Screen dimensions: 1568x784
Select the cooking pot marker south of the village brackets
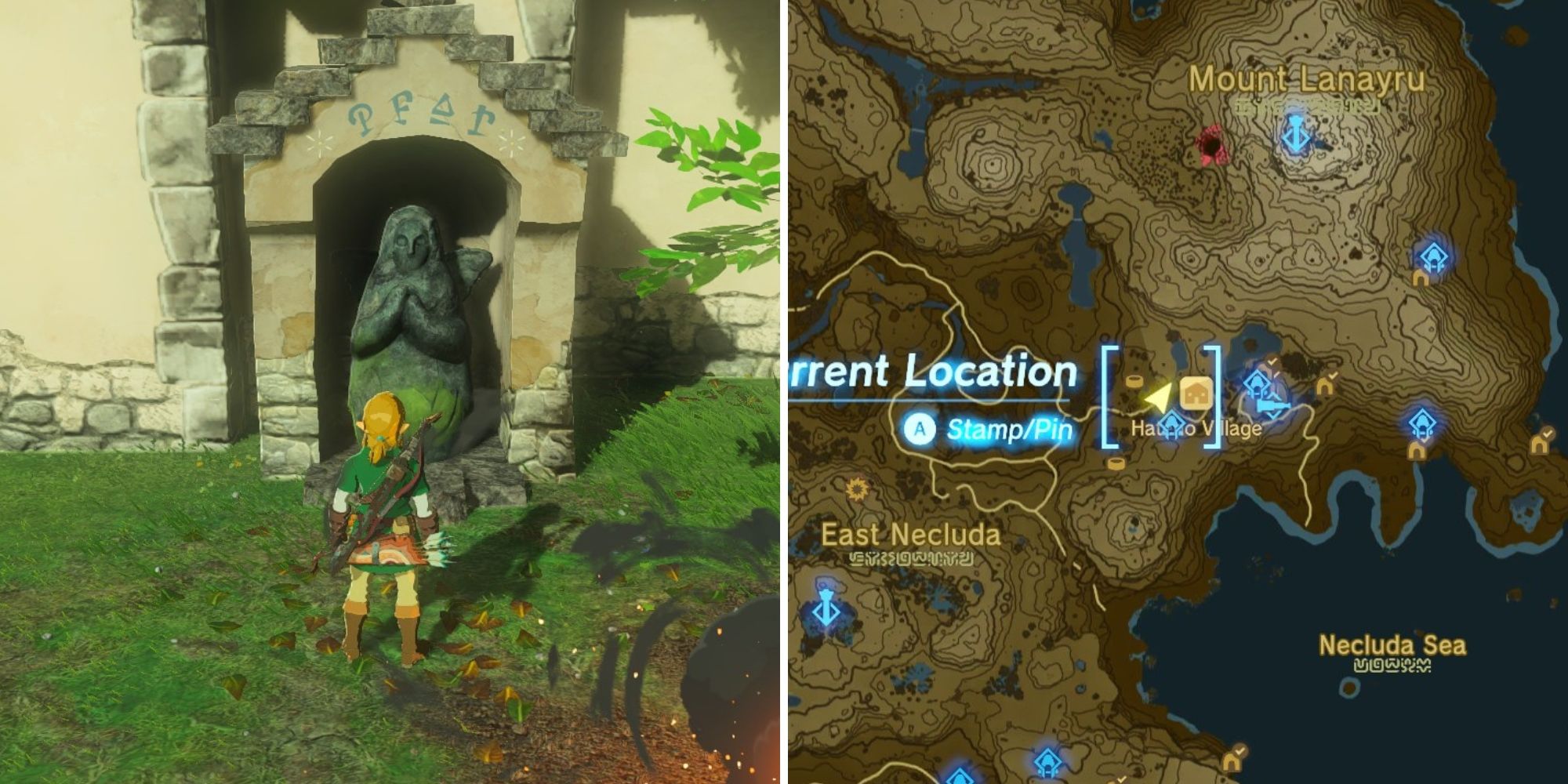pyautogui.click(x=1116, y=464)
